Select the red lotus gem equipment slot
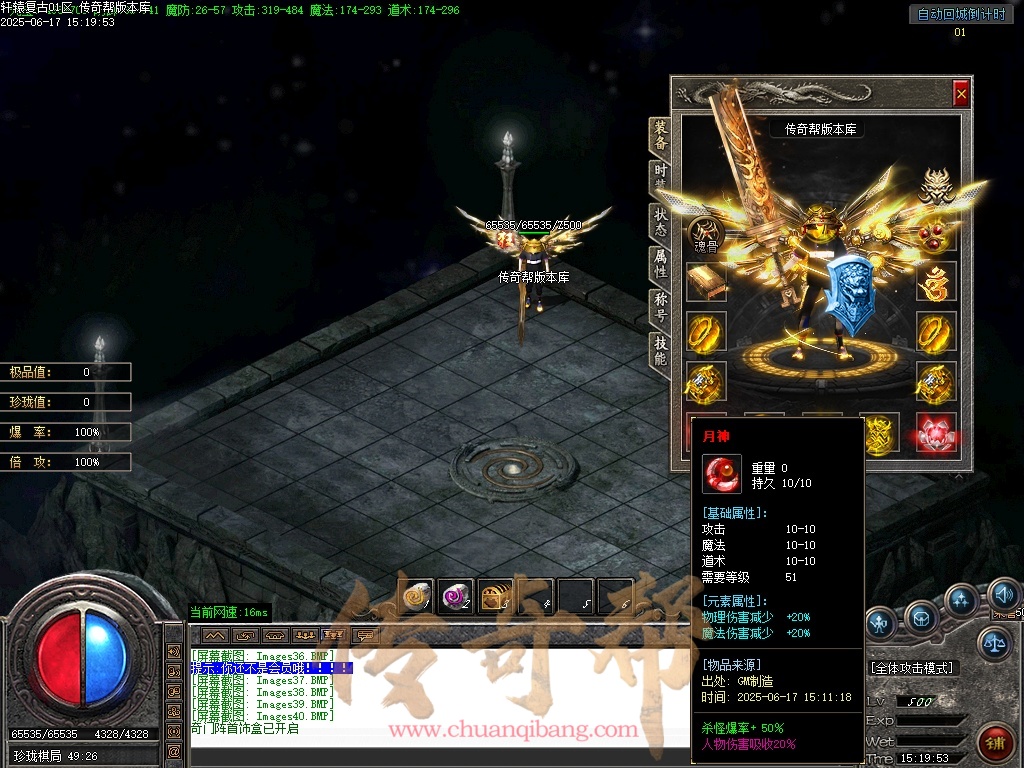This screenshot has height=768, width=1024. [x=936, y=431]
